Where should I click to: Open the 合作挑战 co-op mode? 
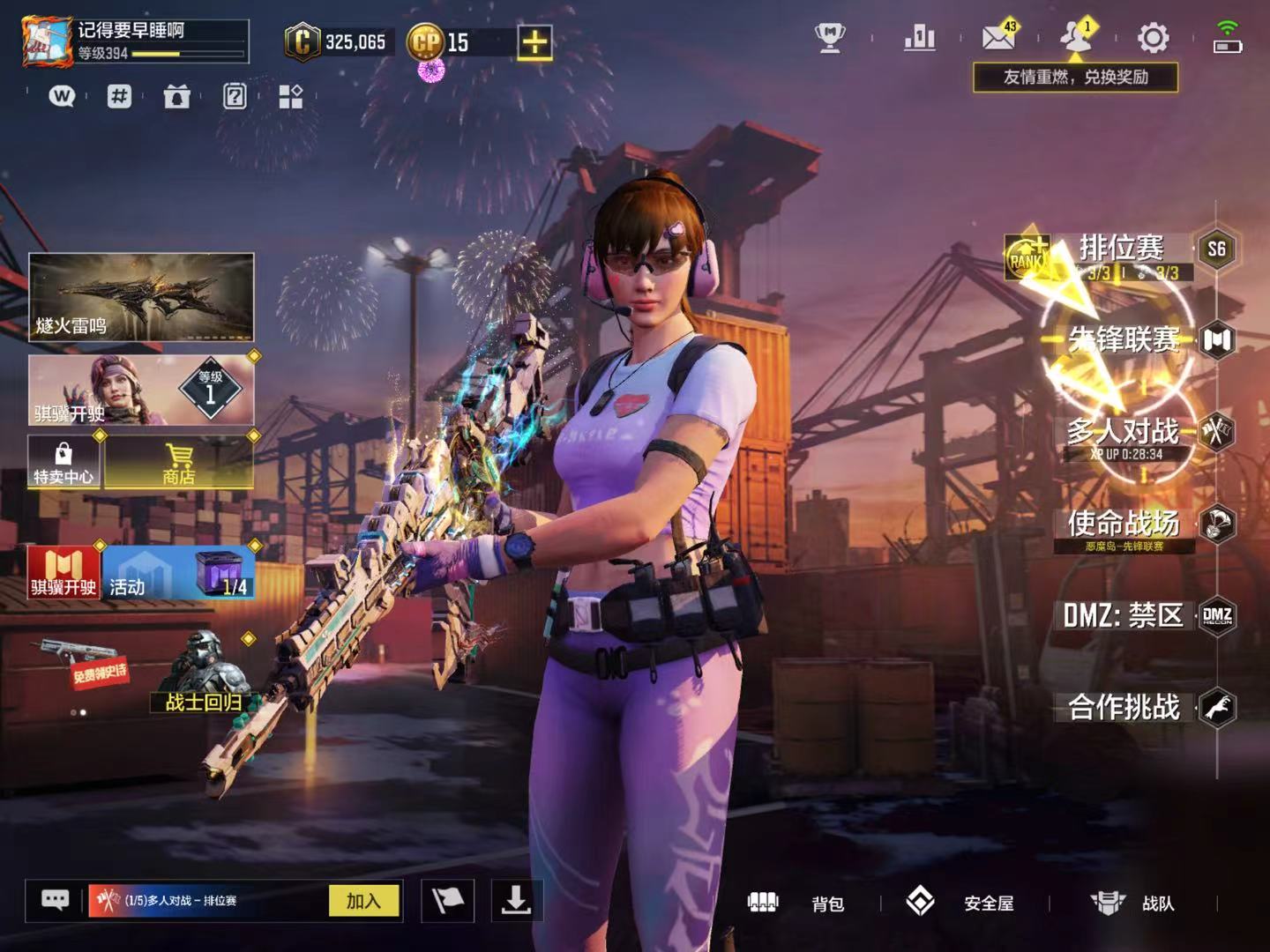(x=1124, y=707)
